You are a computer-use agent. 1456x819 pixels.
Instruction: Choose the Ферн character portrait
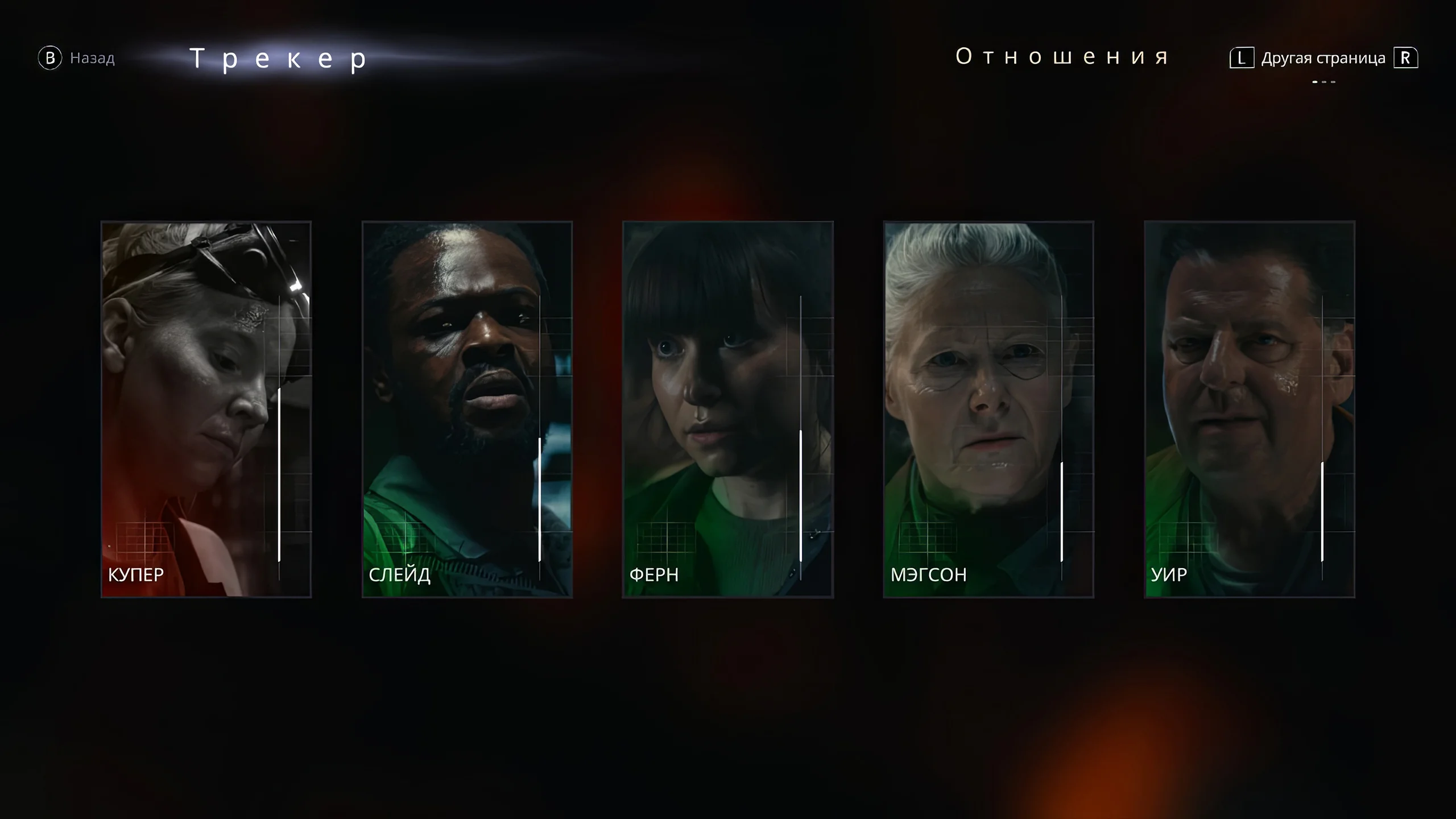click(x=728, y=409)
